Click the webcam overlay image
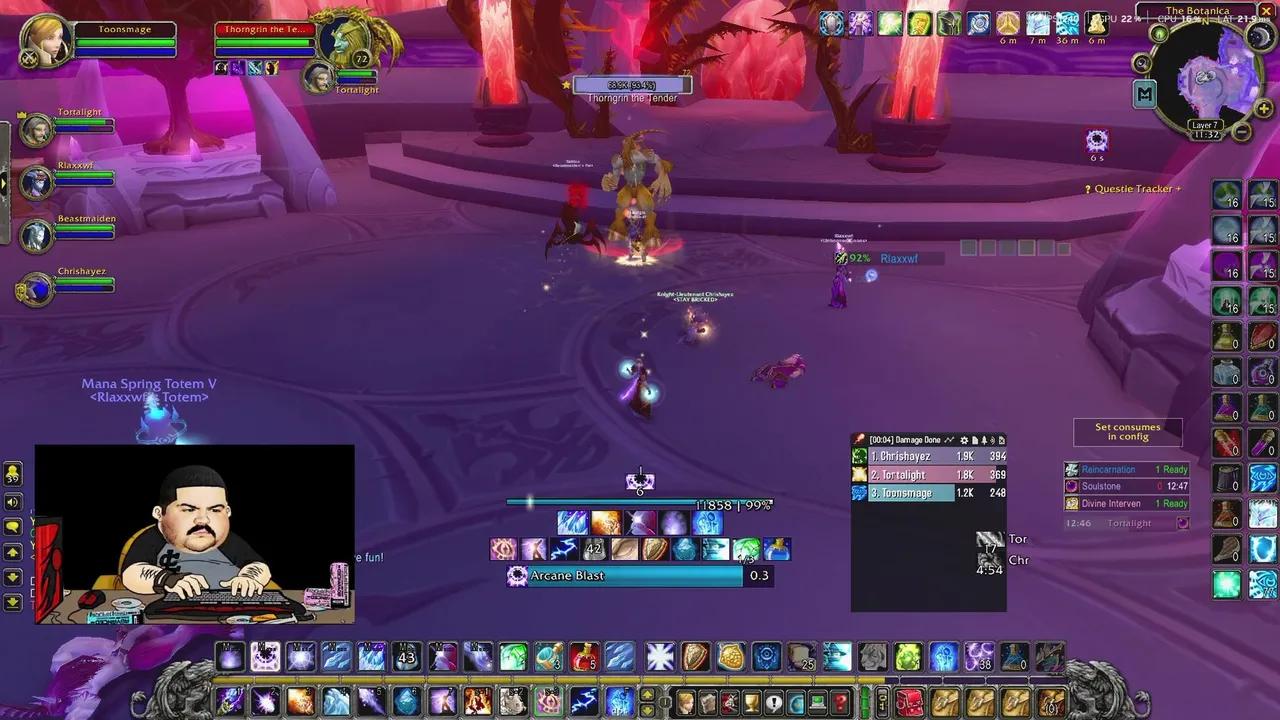1280x720 pixels. pos(195,534)
